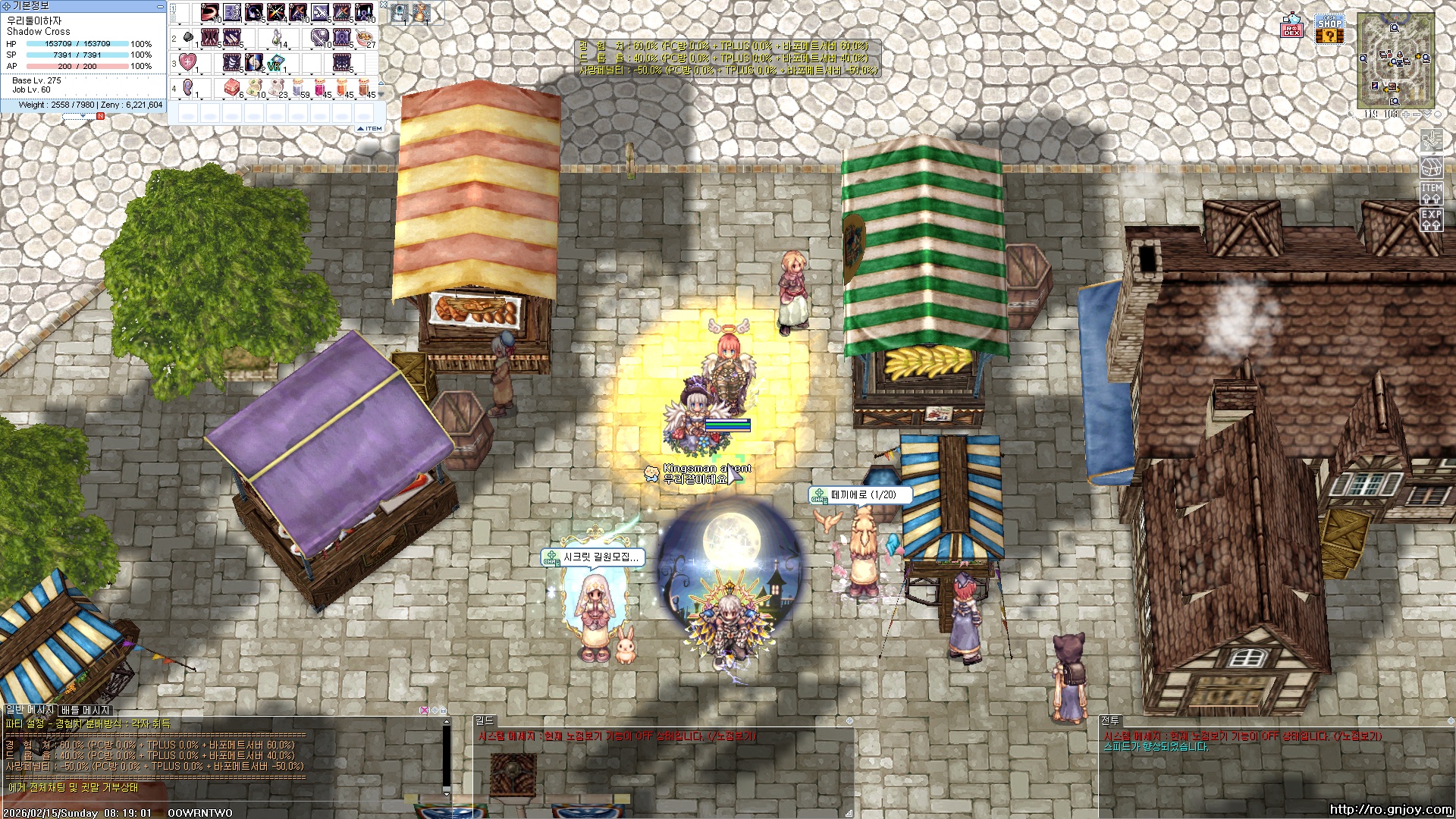Use the red gift box hotbar item

click(233, 88)
